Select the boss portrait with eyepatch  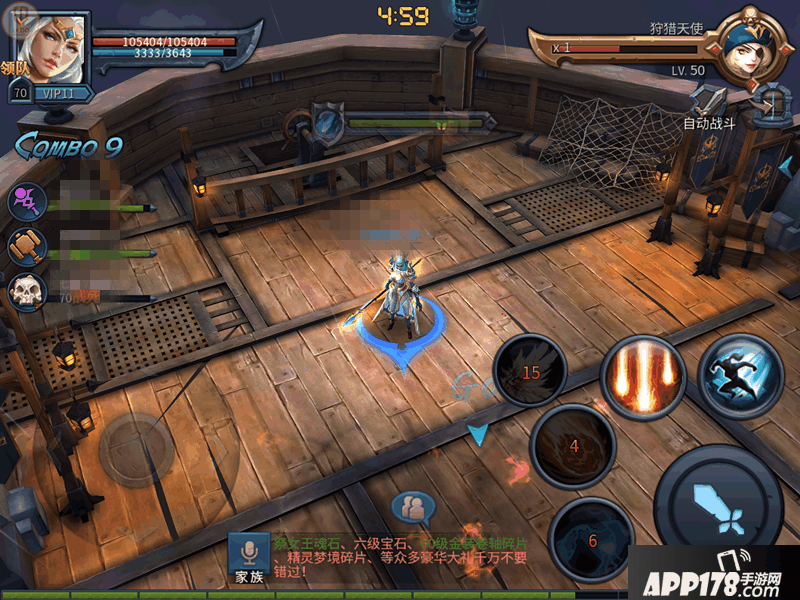click(746, 45)
